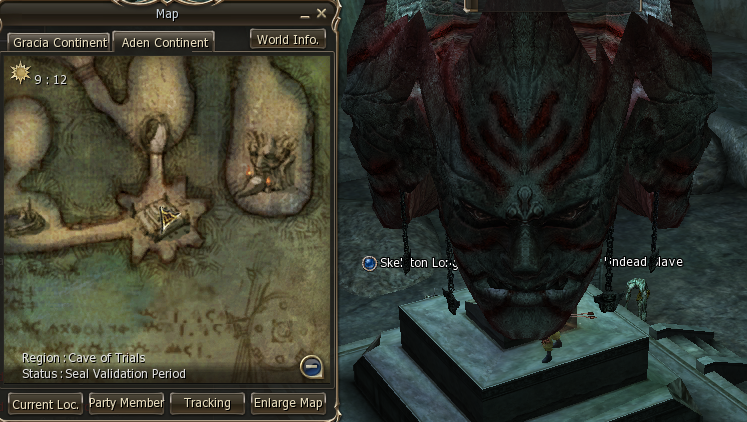Zoom out map with the minus icon
This screenshot has height=422, width=747.
[x=311, y=367]
